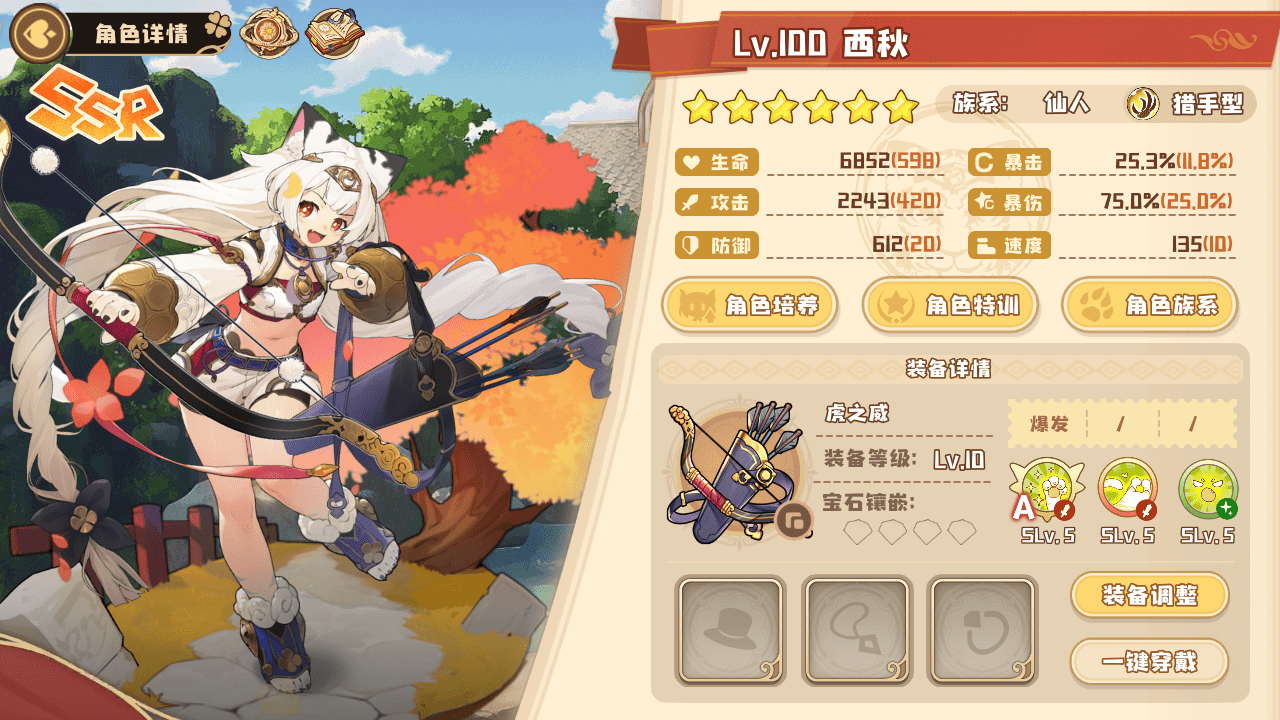Open 角色培养 character training

[x=749, y=305]
